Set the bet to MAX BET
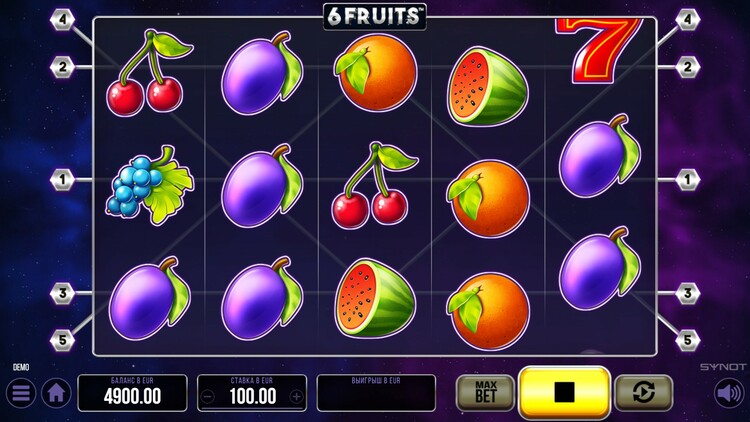The width and height of the screenshot is (750, 422). click(x=484, y=393)
